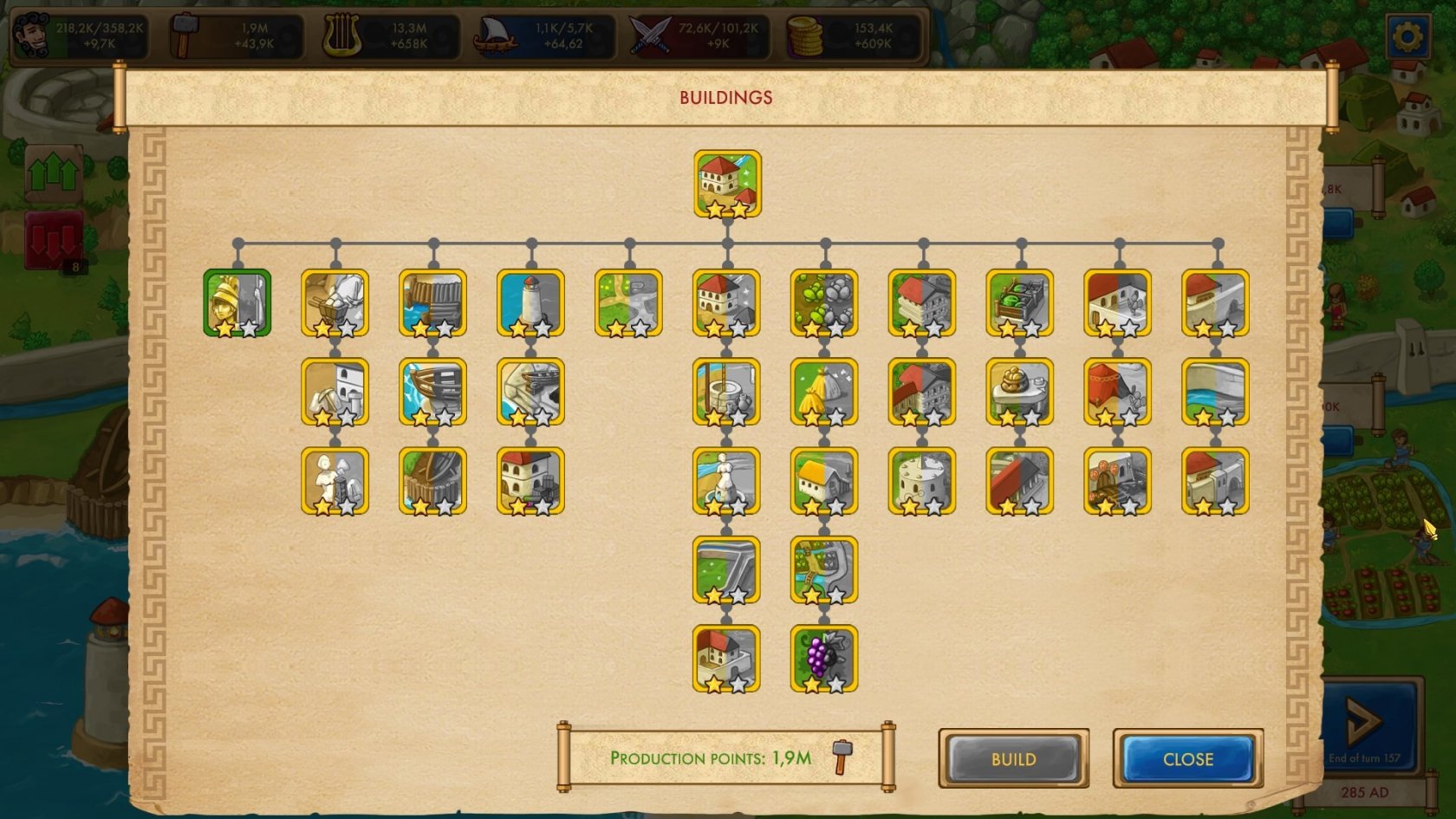1456x819 pixels.
Task: Select the round stone tower building
Action: pos(921,481)
